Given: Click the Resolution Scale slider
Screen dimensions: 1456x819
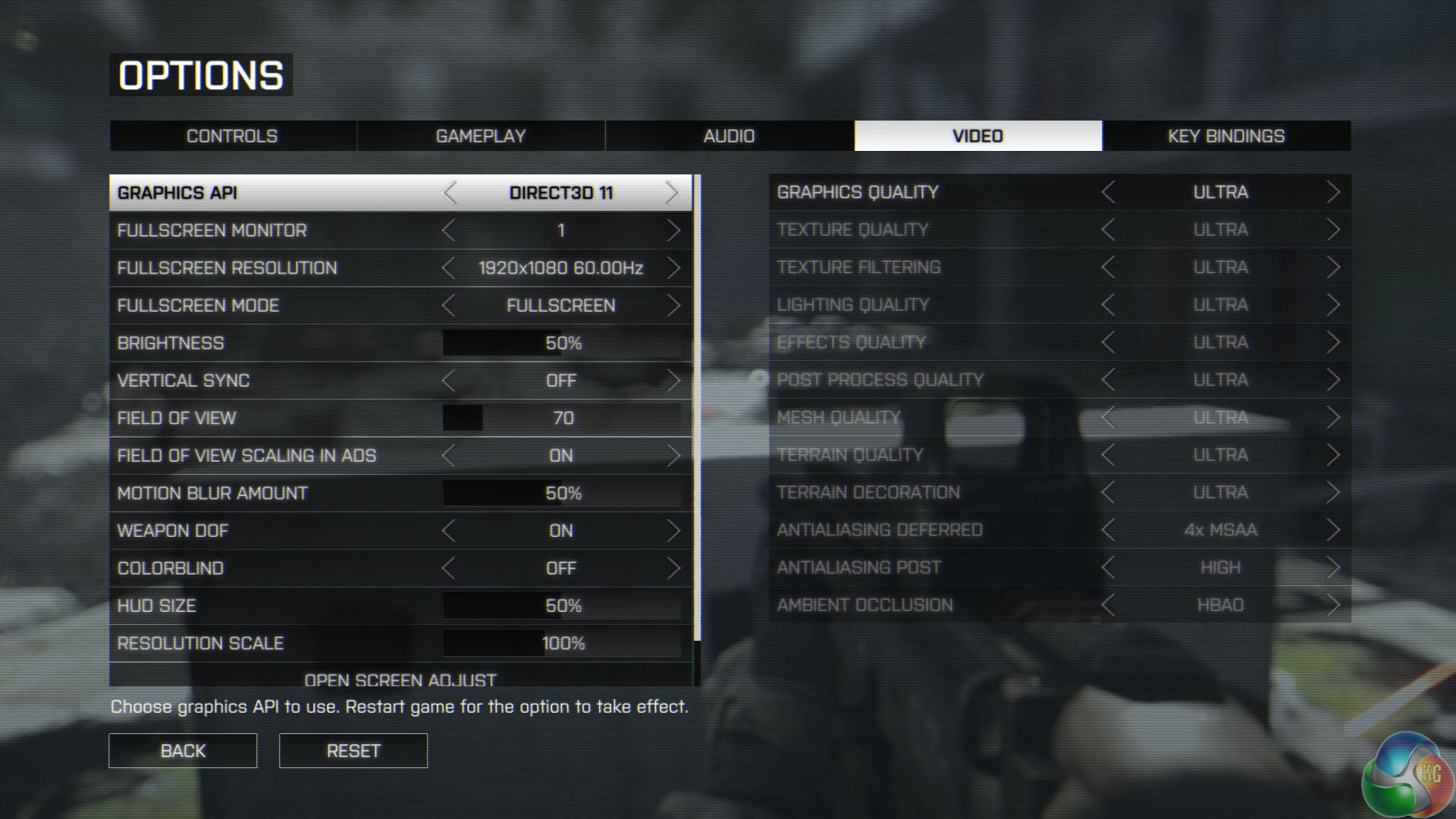Looking at the screenshot, I should pos(562,644).
